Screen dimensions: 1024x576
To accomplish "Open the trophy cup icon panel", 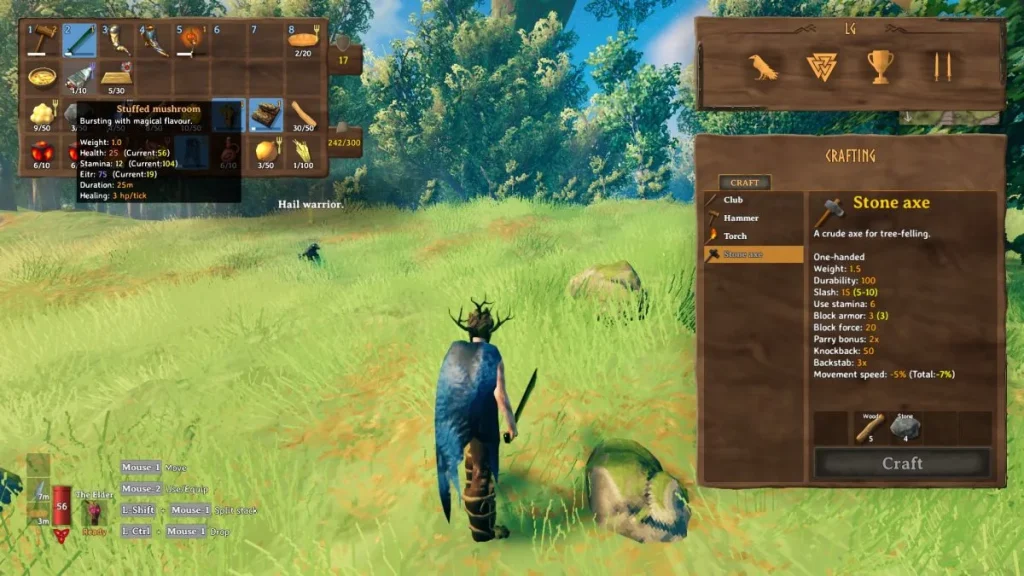I will (x=880, y=67).
